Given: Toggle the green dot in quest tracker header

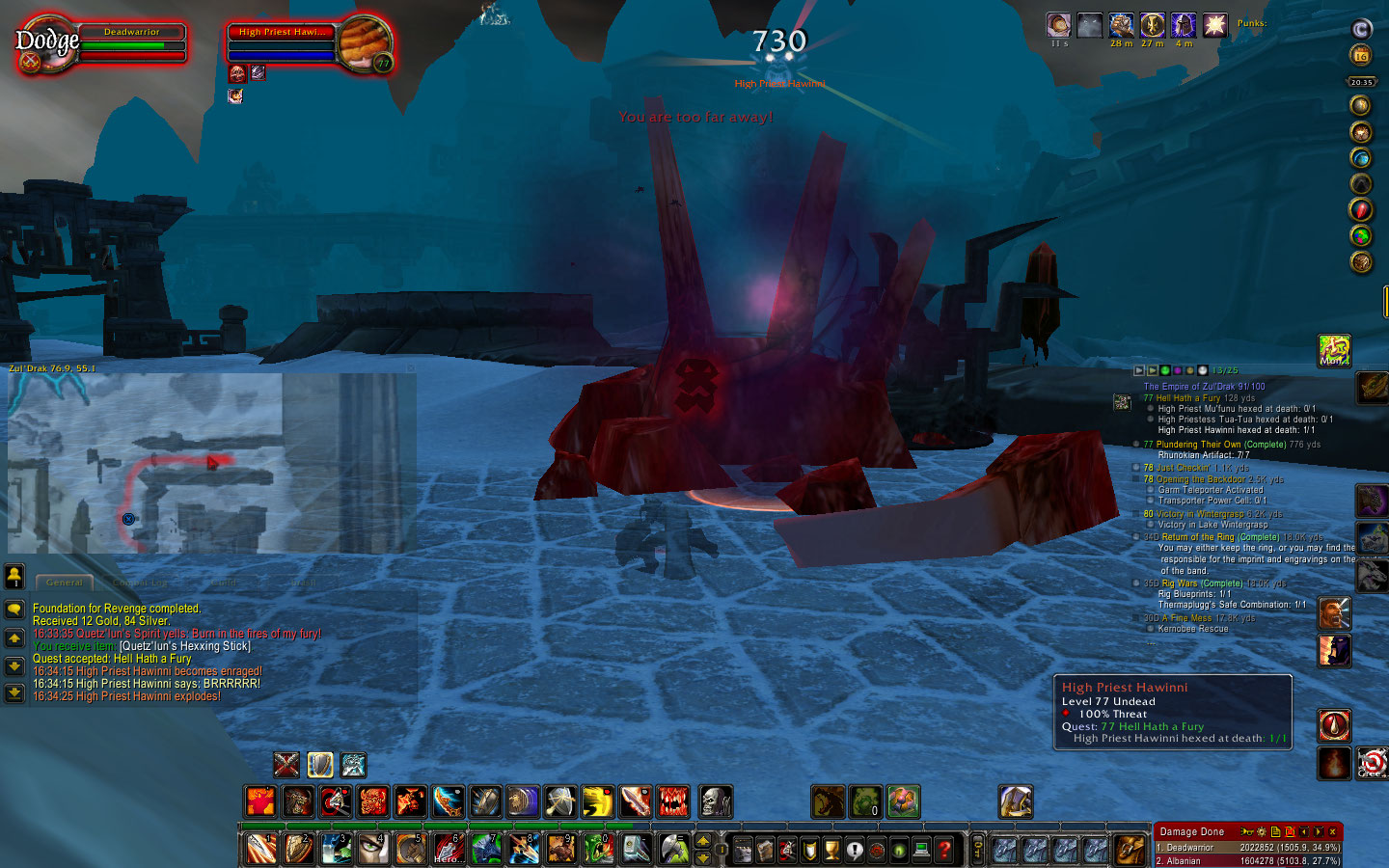Looking at the screenshot, I should click(1164, 369).
